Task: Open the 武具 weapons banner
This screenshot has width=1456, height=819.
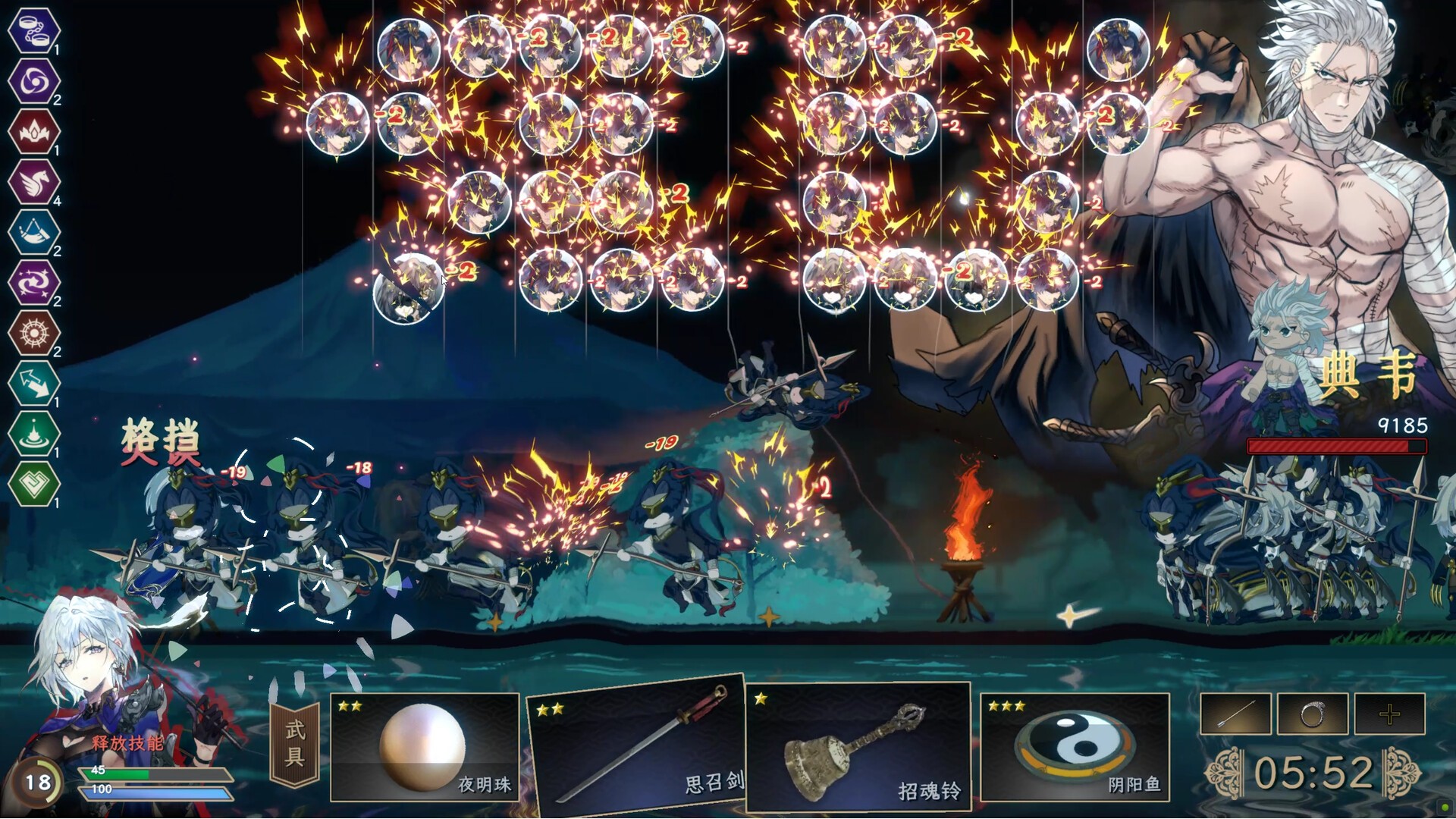Action: [295, 744]
